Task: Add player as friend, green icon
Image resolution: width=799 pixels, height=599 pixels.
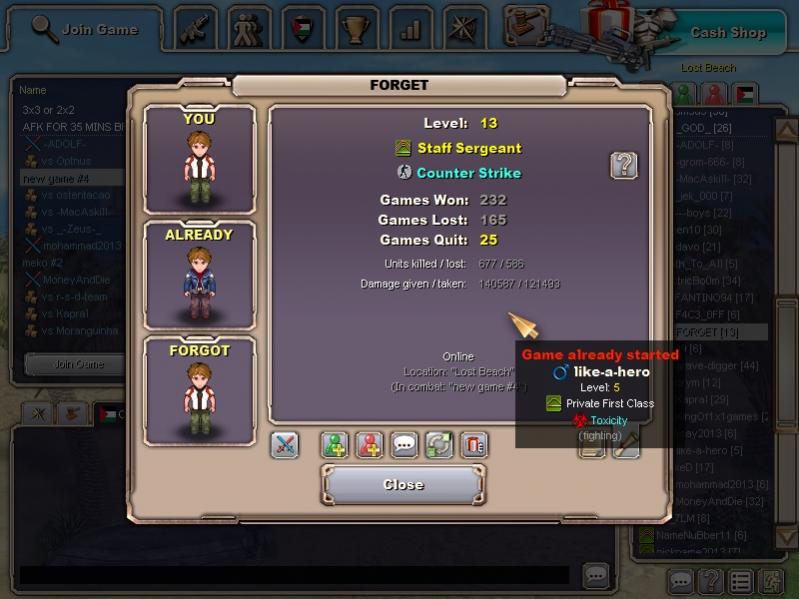Action: coord(335,445)
